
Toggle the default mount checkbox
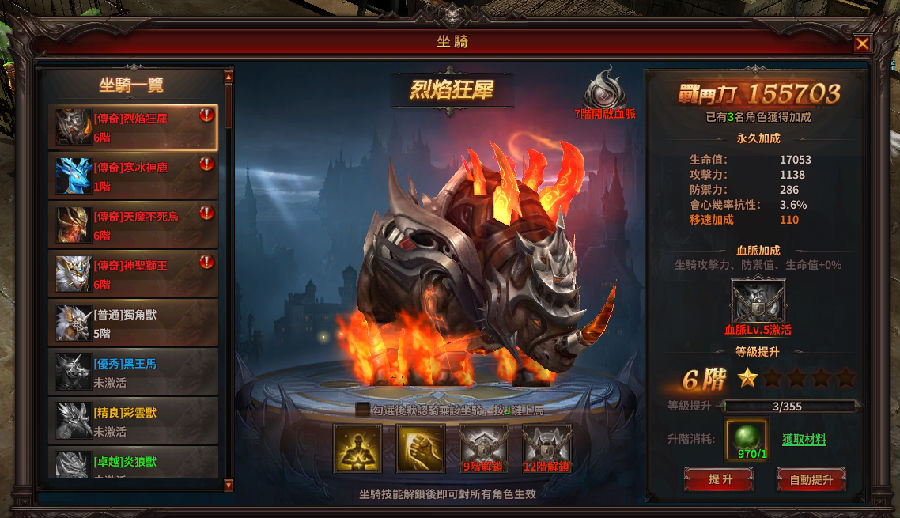tap(362, 409)
